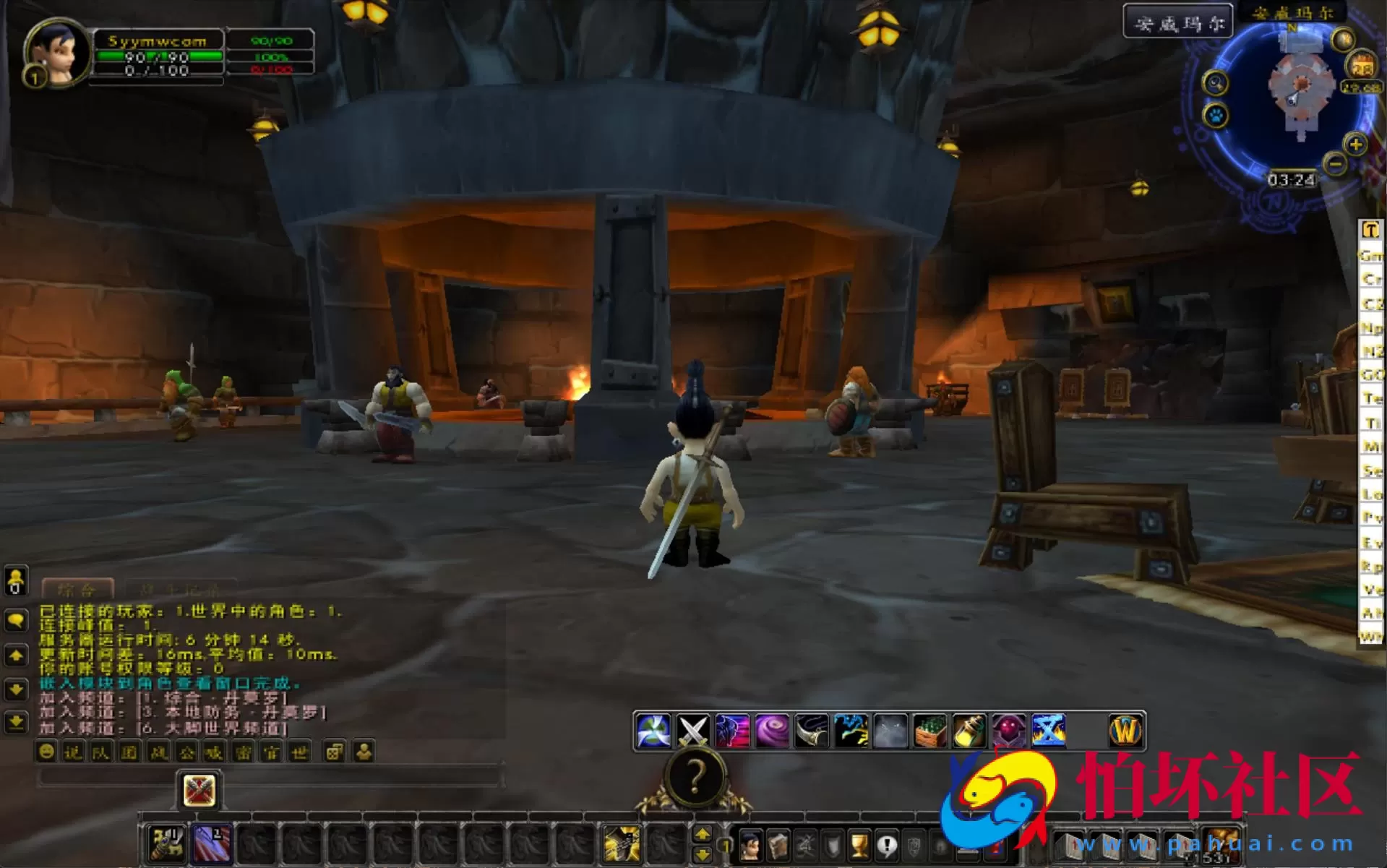Open the quest log exclamation-bubble icon
The height and width of the screenshot is (868, 1387).
pos(886,846)
